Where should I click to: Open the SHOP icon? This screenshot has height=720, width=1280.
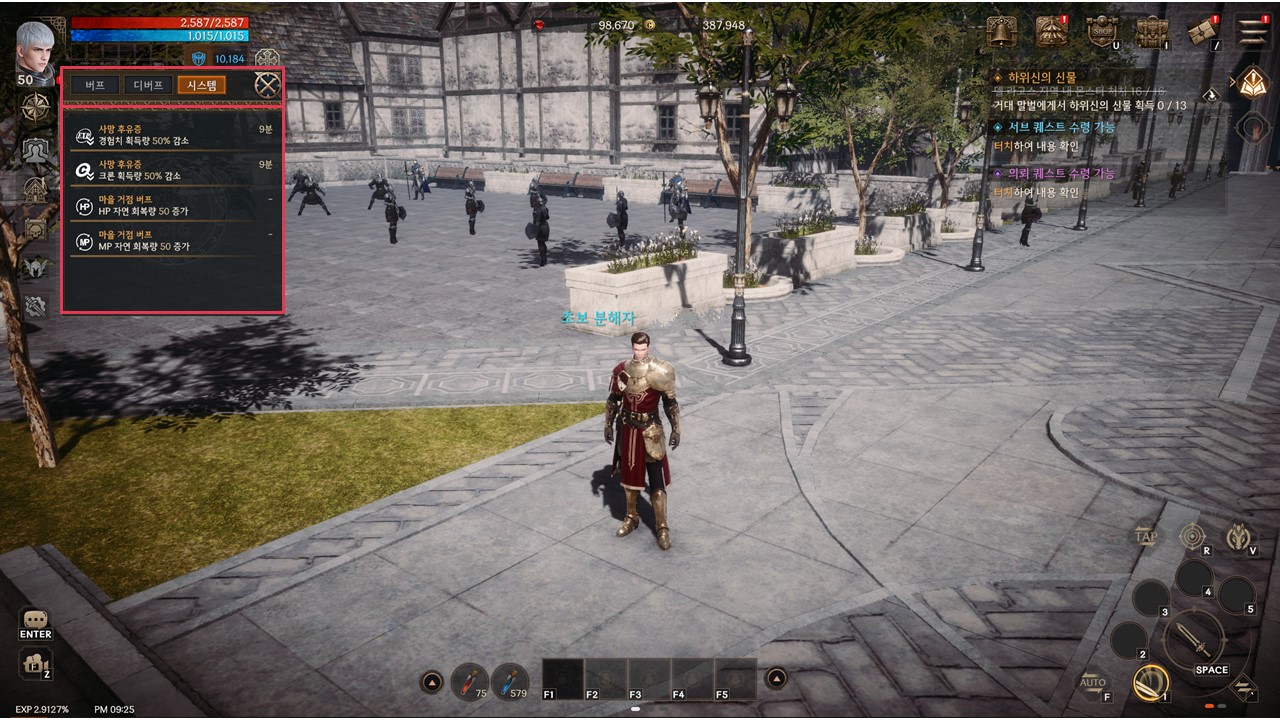point(1102,32)
